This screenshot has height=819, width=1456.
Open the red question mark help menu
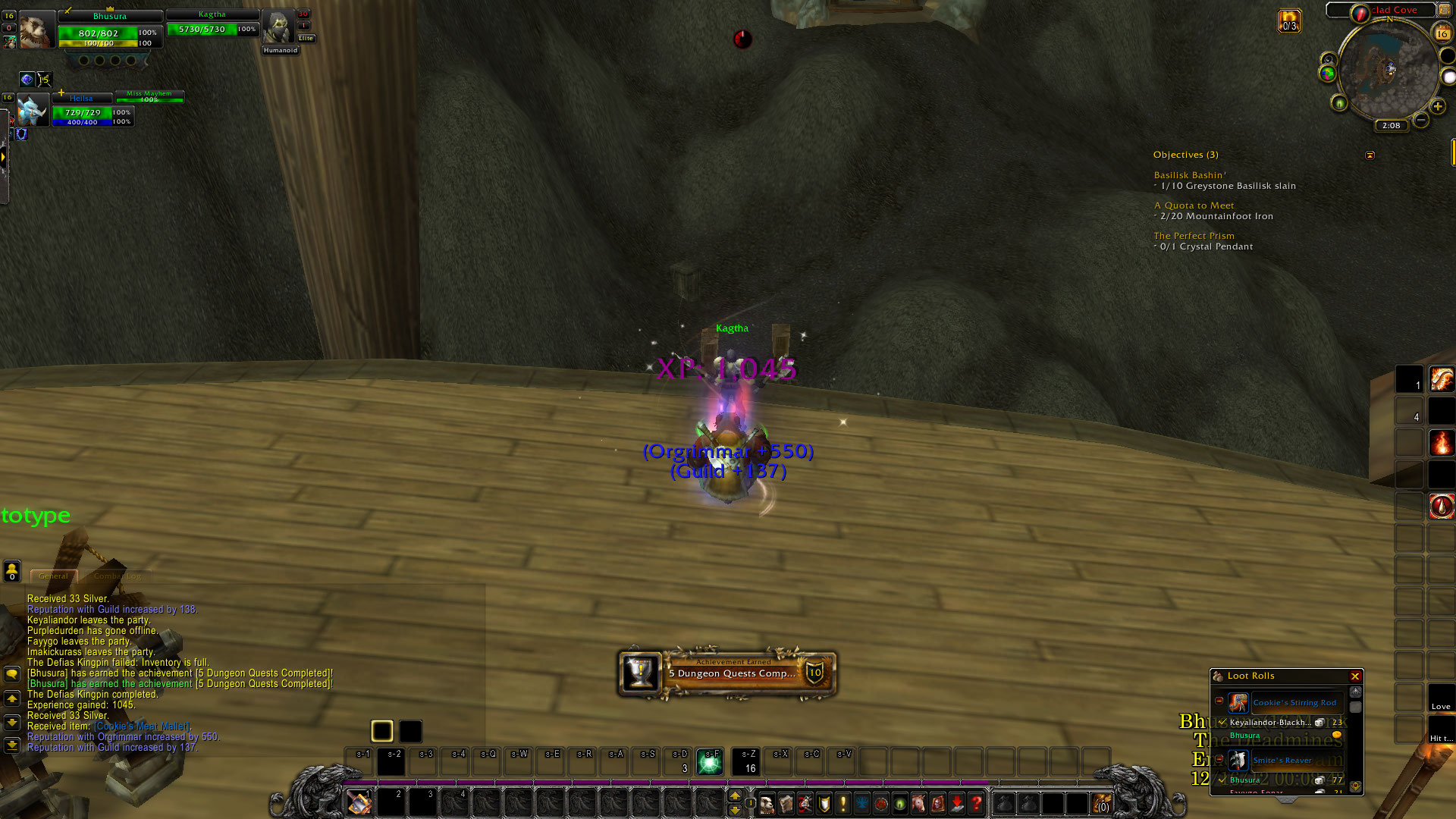tap(977, 803)
